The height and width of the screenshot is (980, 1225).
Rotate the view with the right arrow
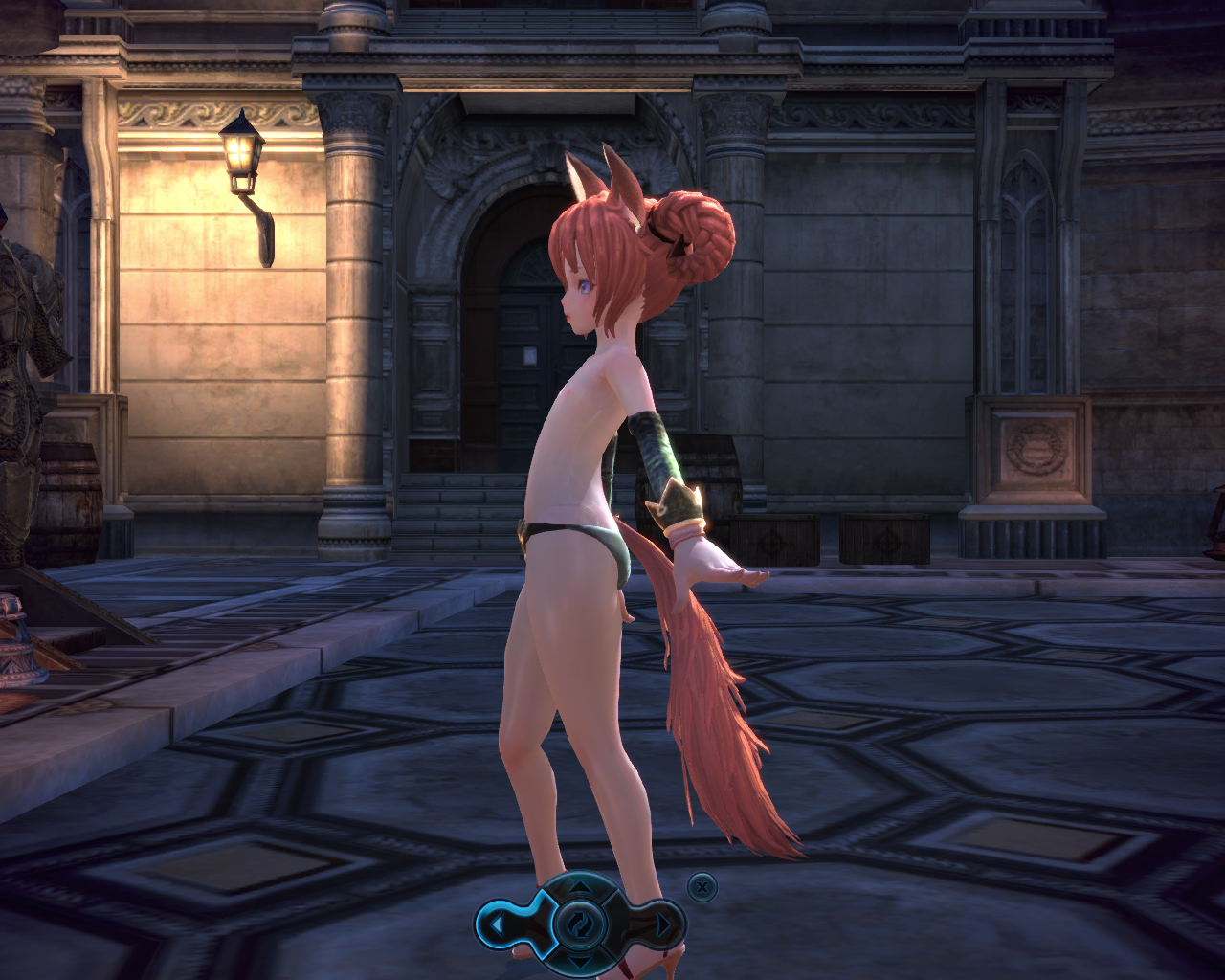[662, 924]
